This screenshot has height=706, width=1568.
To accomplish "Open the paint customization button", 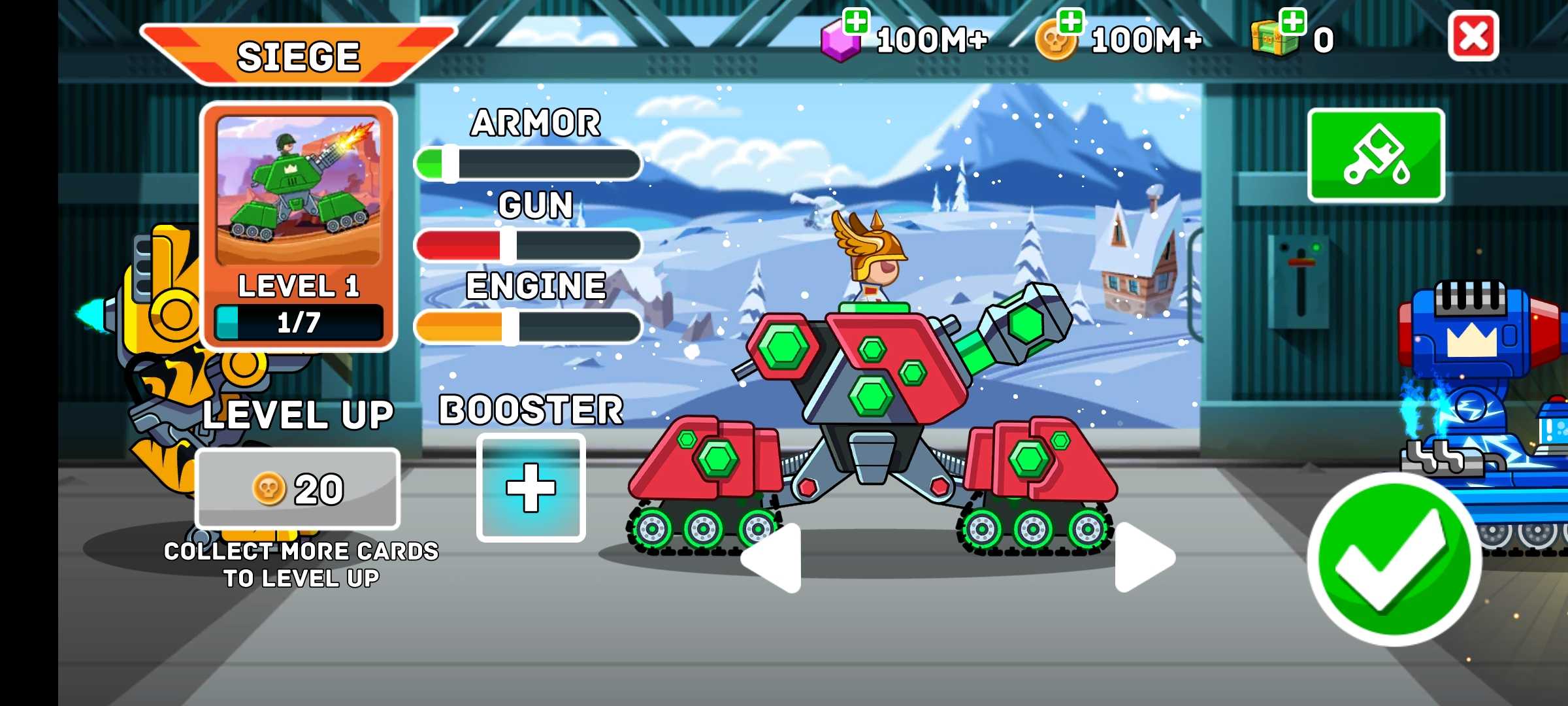I will pos(1376,156).
